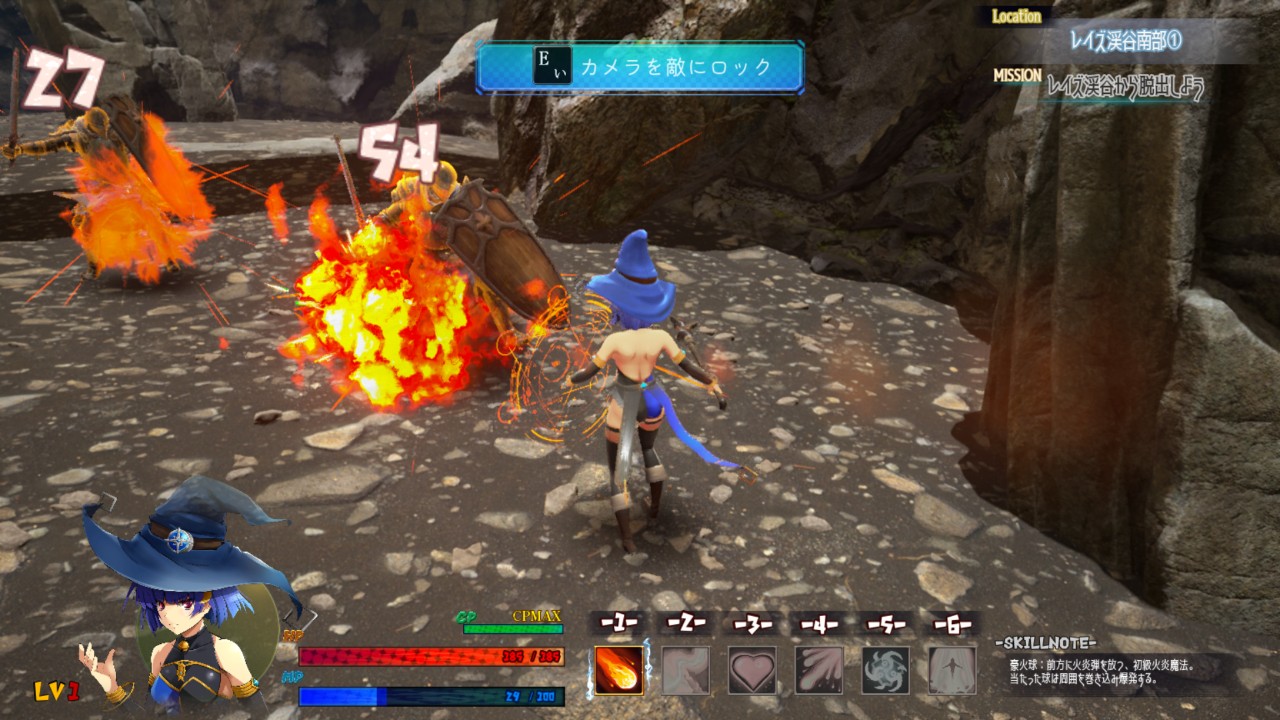Select the swirling vortex skill in slot 5
The width and height of the screenshot is (1280, 720).
(886, 670)
